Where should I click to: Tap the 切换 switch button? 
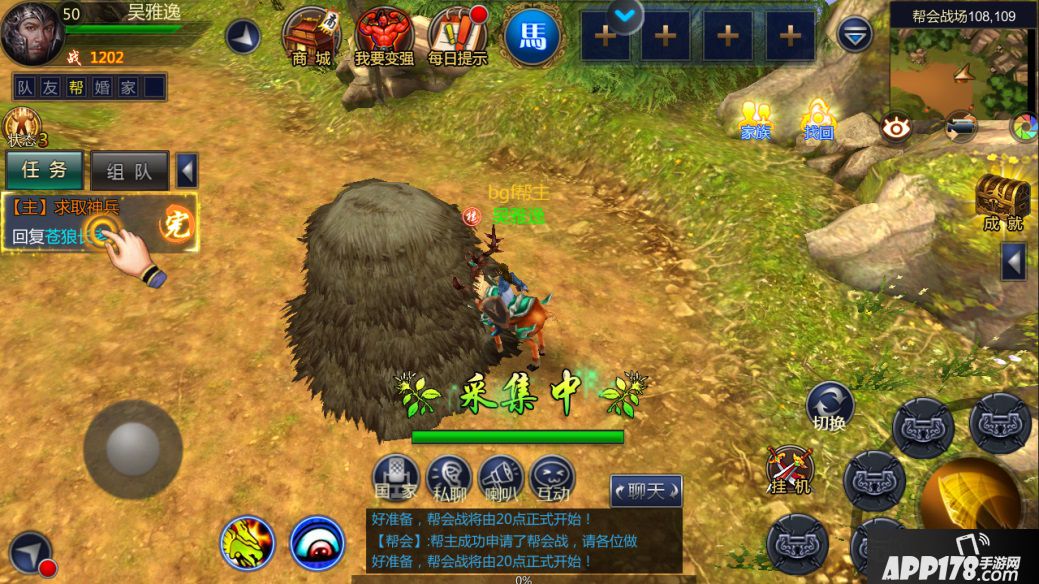pos(830,405)
